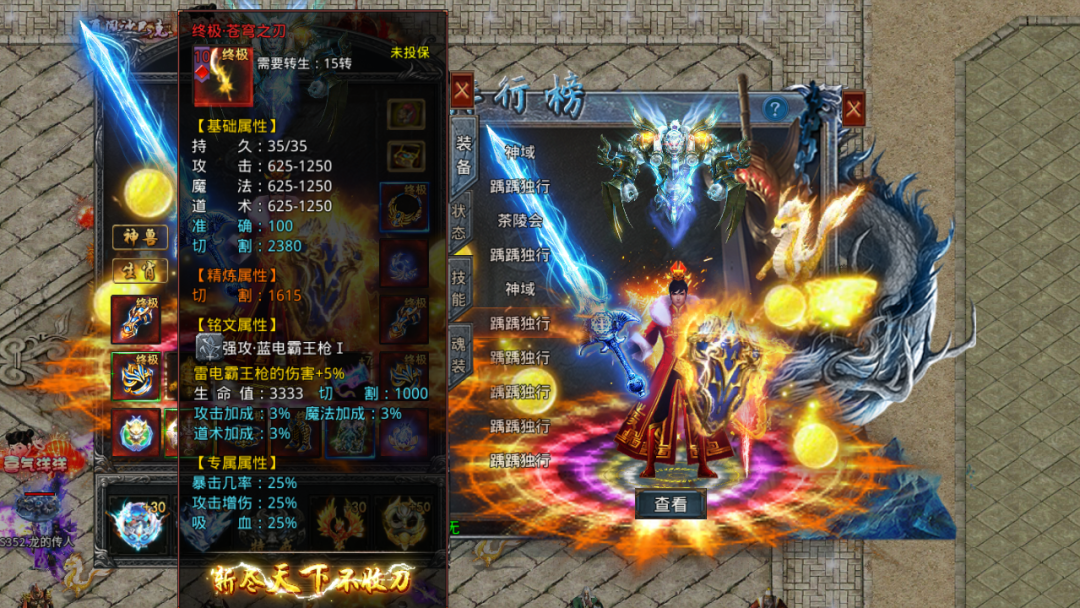Open the 生肖 panel
The height and width of the screenshot is (608, 1080).
(139, 271)
